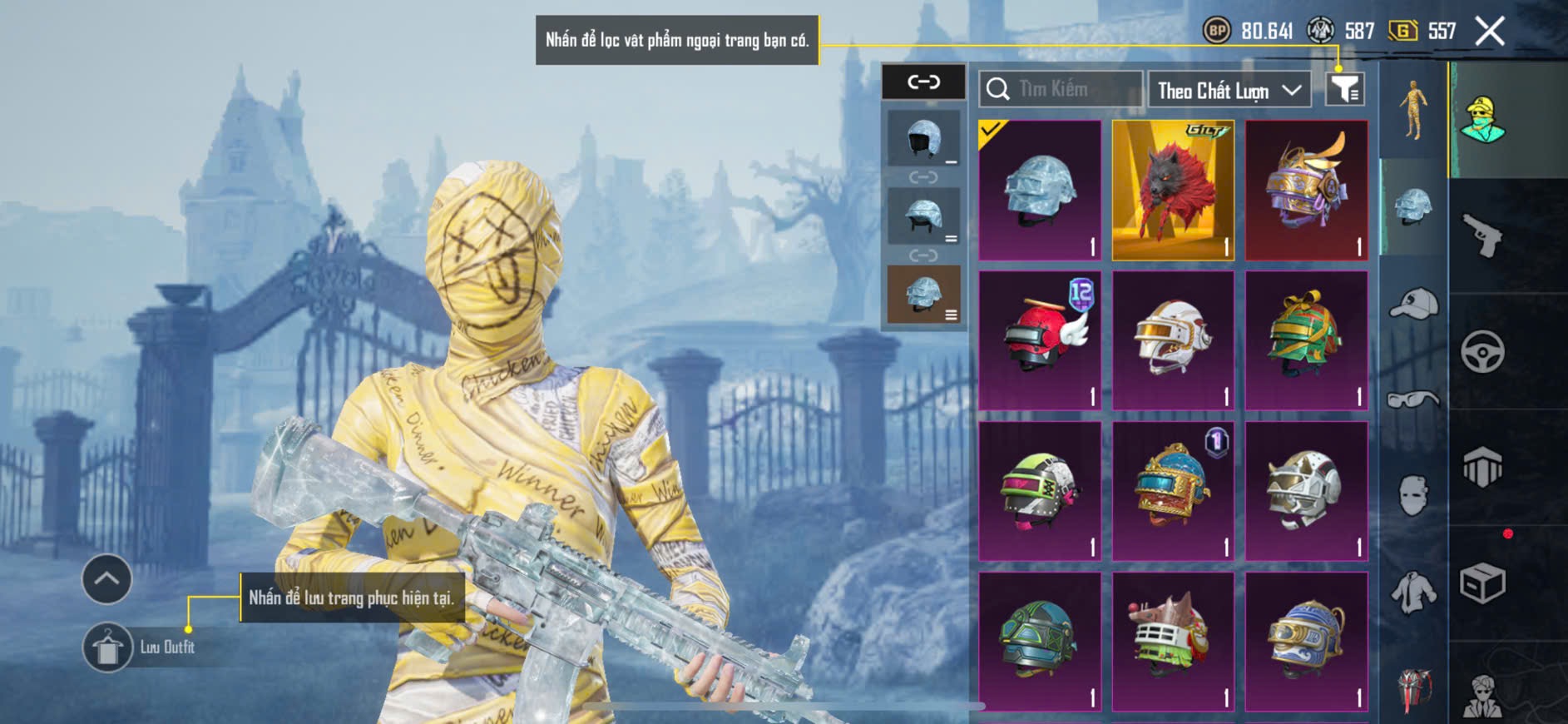Screen dimensions: 1568x724
Task: Switch to the cap headwear tab
Action: [1412, 303]
